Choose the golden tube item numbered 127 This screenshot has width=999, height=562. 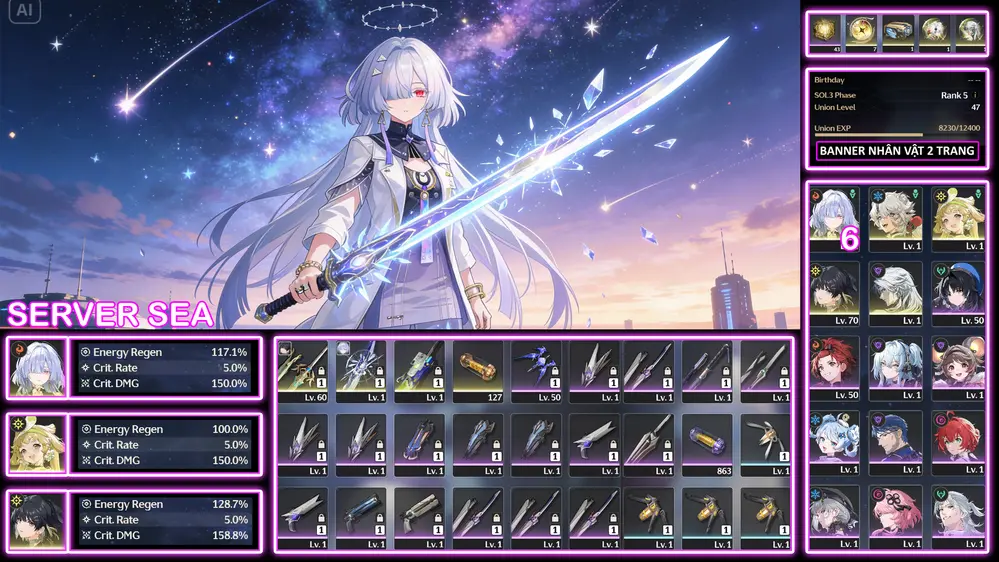[x=477, y=371]
